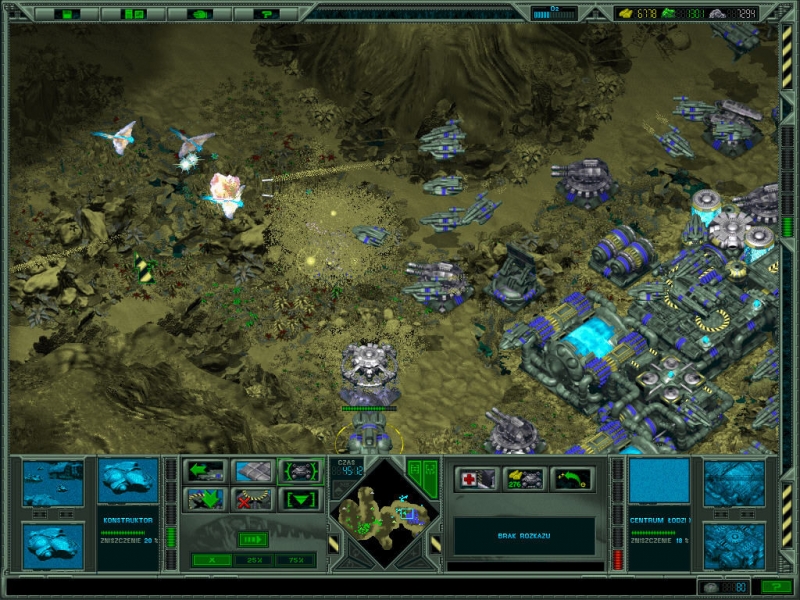Activate the bracketed down-triangle command
The width and height of the screenshot is (800, 600).
point(300,498)
